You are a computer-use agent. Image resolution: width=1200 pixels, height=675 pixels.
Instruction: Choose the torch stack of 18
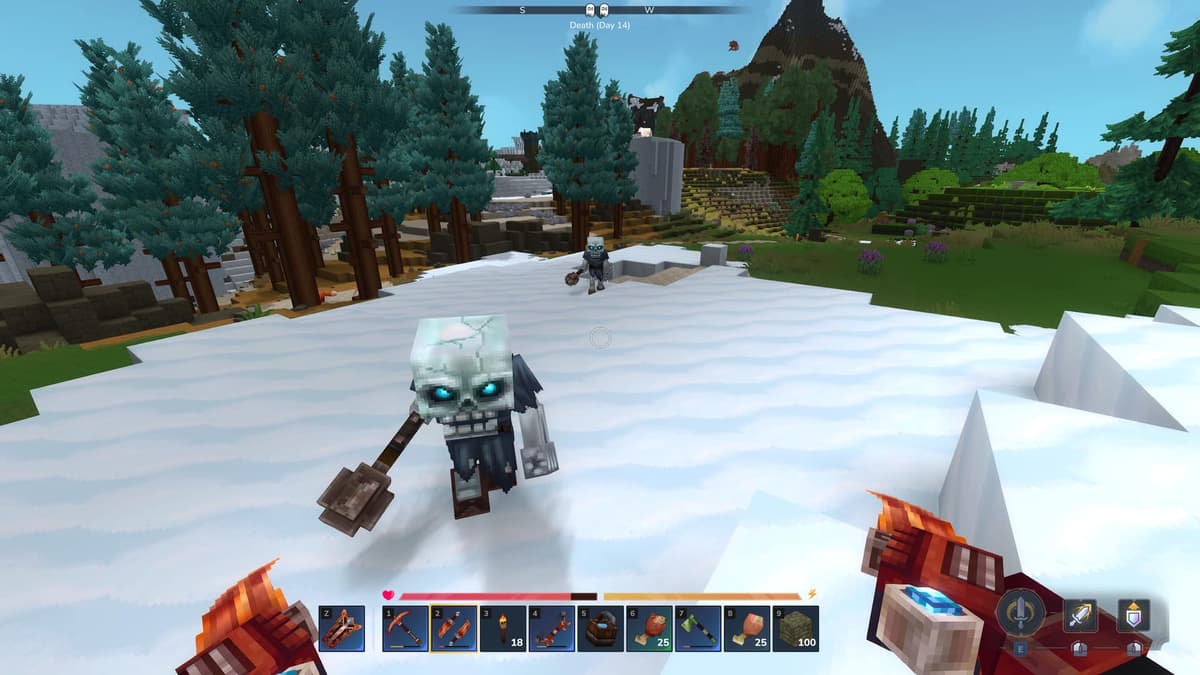pos(503,629)
